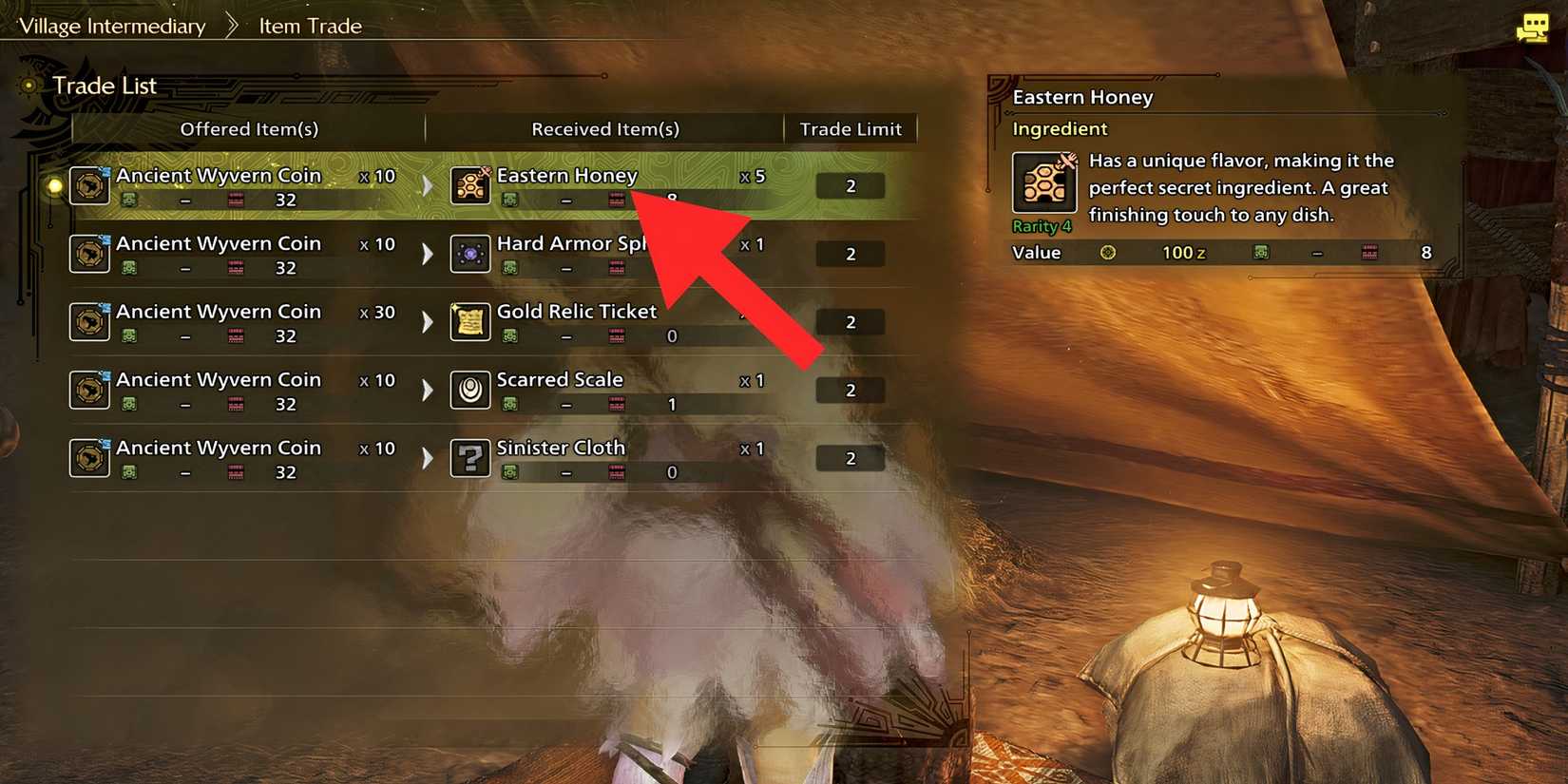Screen dimensions: 1568x784
Task: Click the Received Item(s) column header
Action: coord(603,129)
